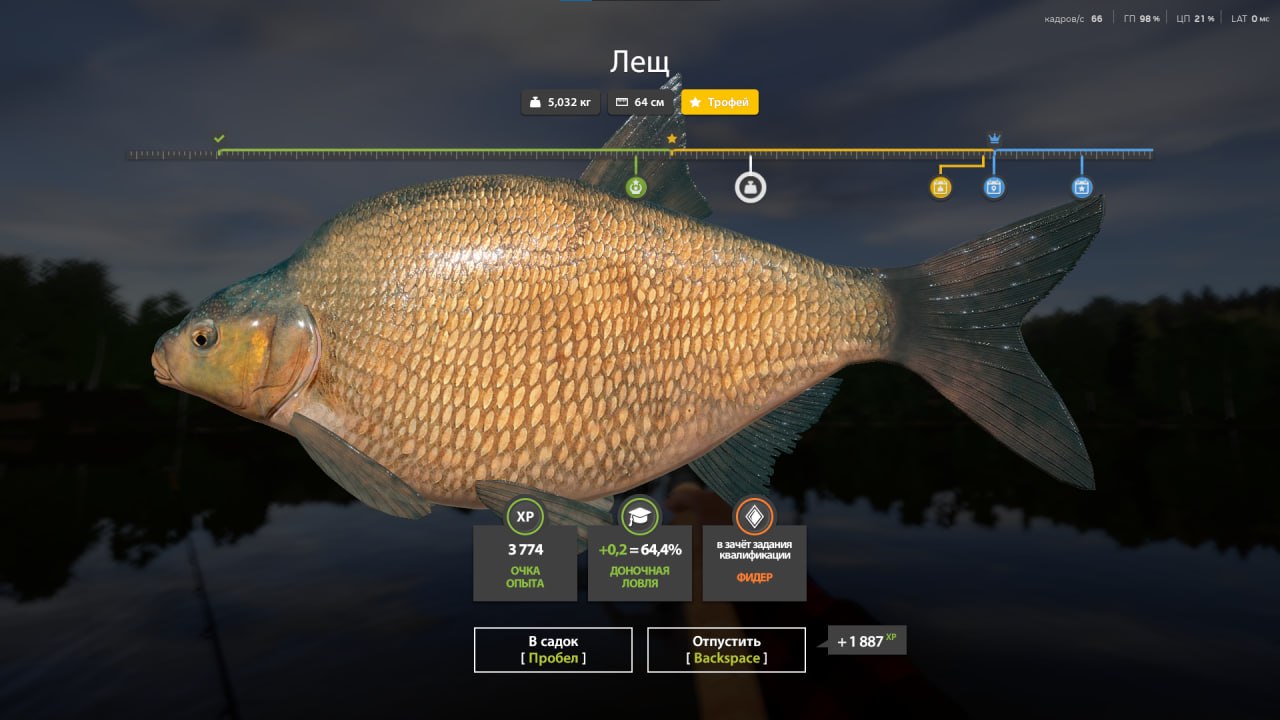Image resolution: width=1280 pixels, height=720 pixels.
Task: Release the fish with the "Отпустить" button
Action: click(726, 649)
